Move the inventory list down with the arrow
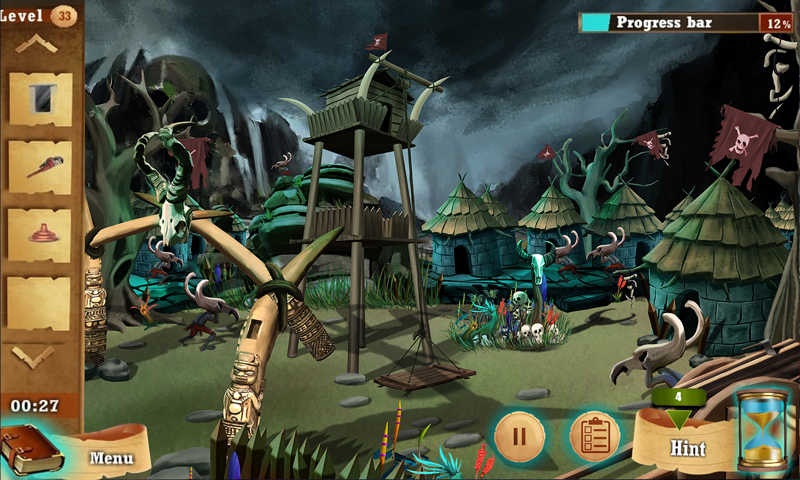 (35, 355)
